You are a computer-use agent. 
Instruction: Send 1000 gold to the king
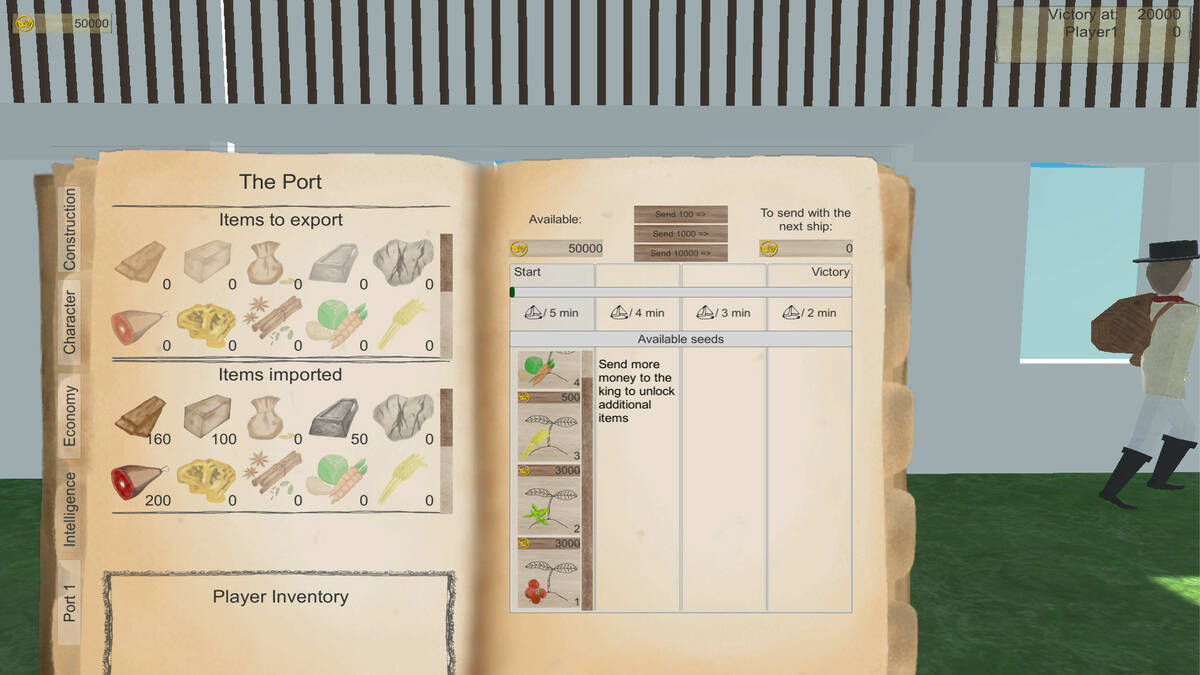coord(680,234)
